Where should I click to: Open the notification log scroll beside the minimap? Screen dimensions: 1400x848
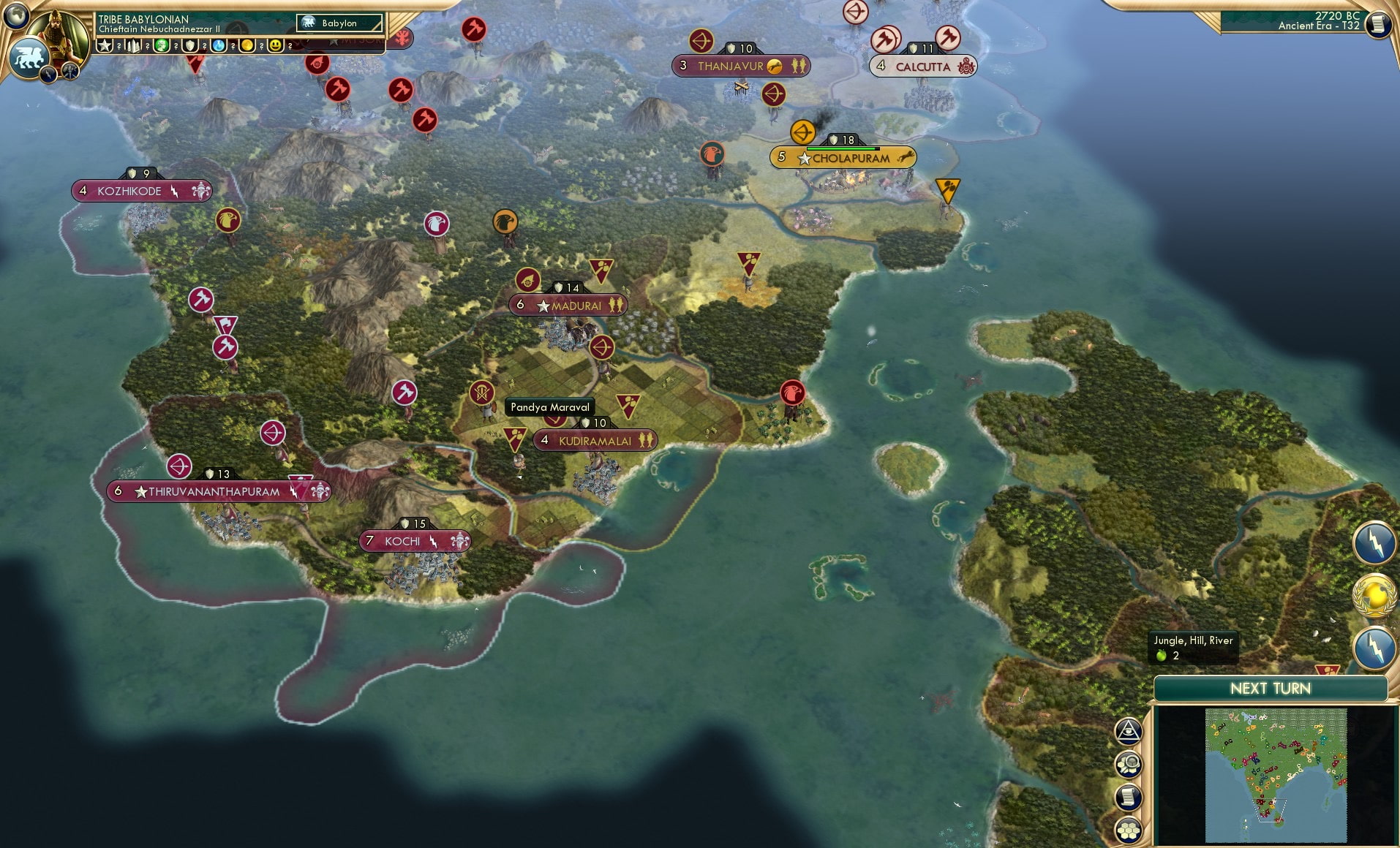point(1129,798)
